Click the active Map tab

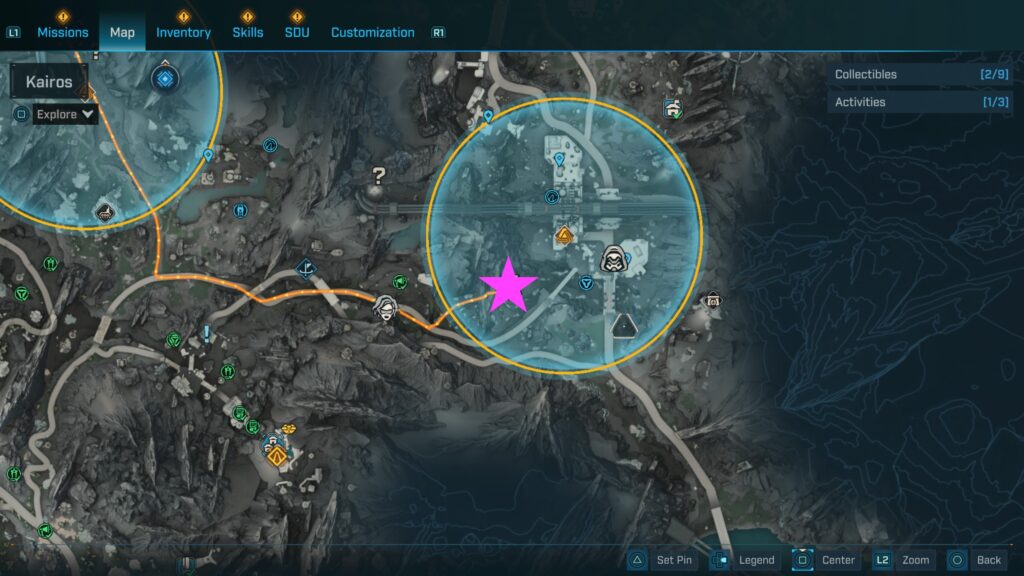click(122, 32)
